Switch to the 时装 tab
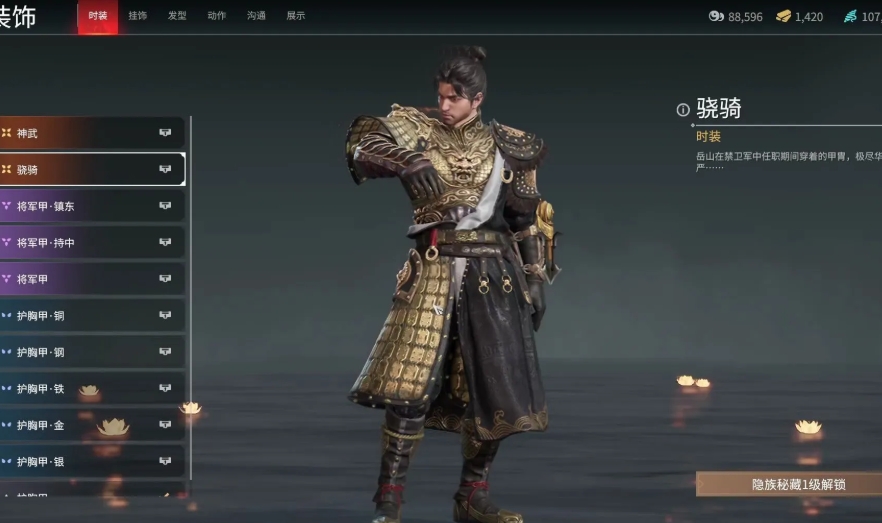Image resolution: width=882 pixels, height=523 pixels. (97, 16)
